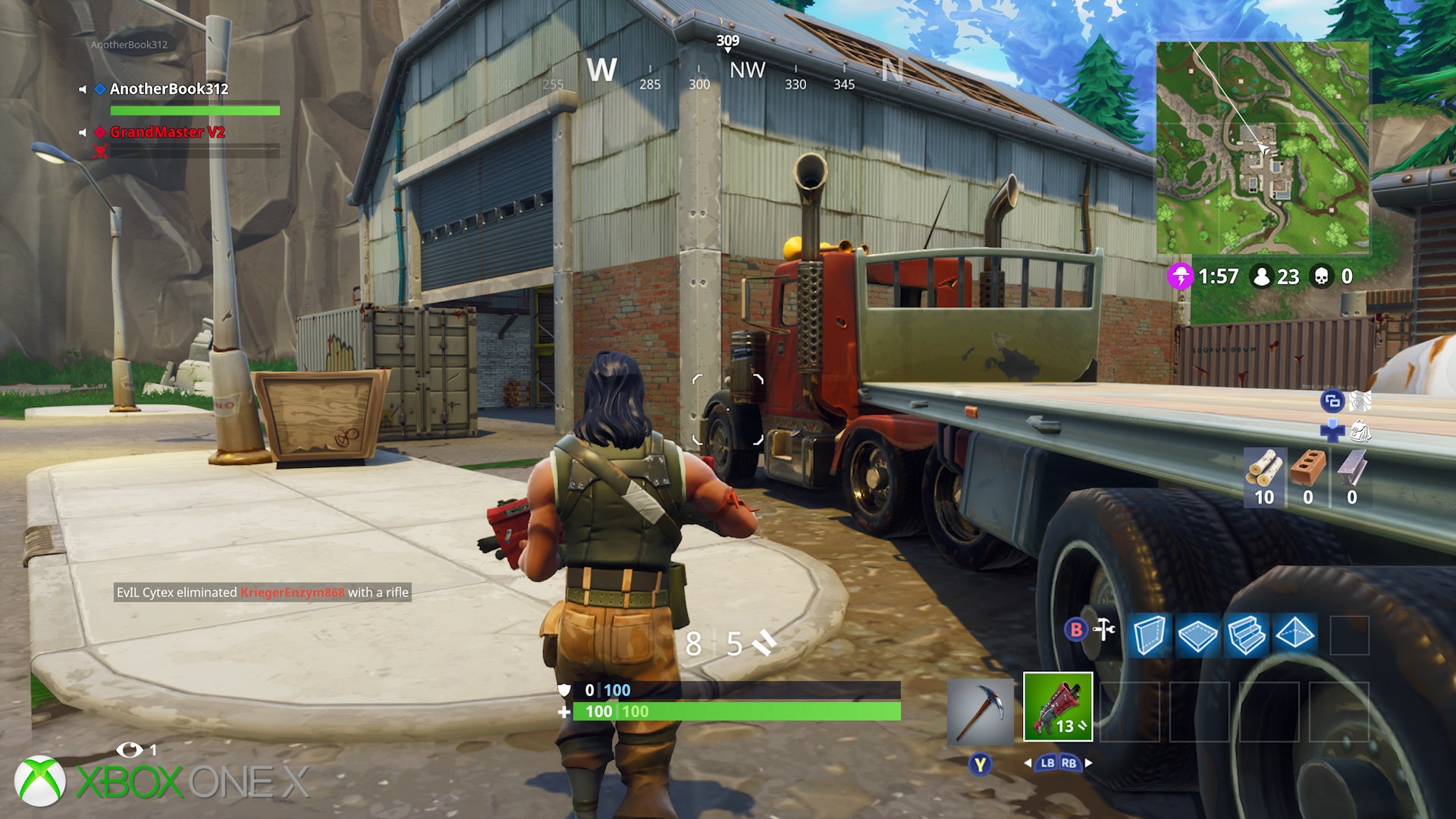Expand the d-pad emote selector icon
1456x819 pixels.
tap(1332, 432)
